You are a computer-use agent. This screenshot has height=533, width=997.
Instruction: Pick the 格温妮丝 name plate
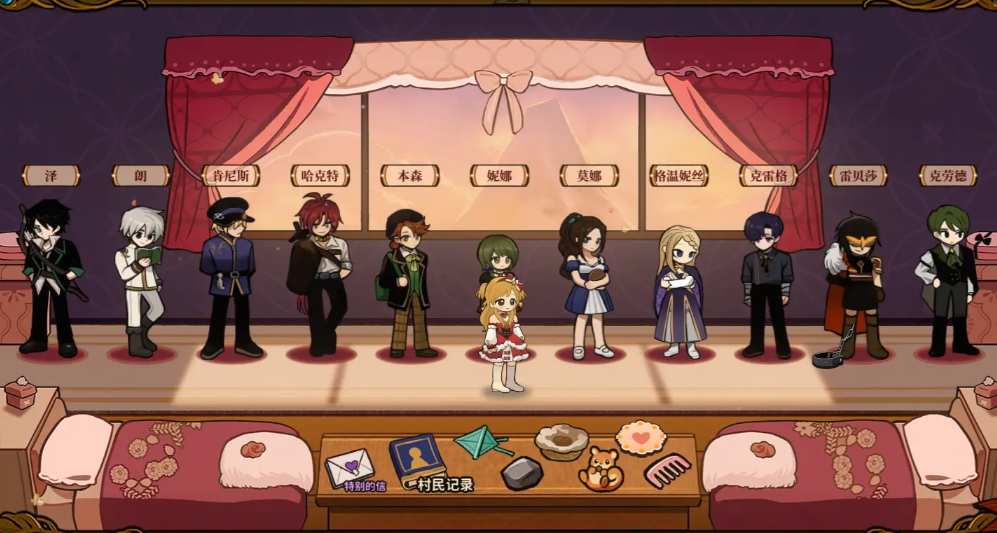(x=679, y=176)
